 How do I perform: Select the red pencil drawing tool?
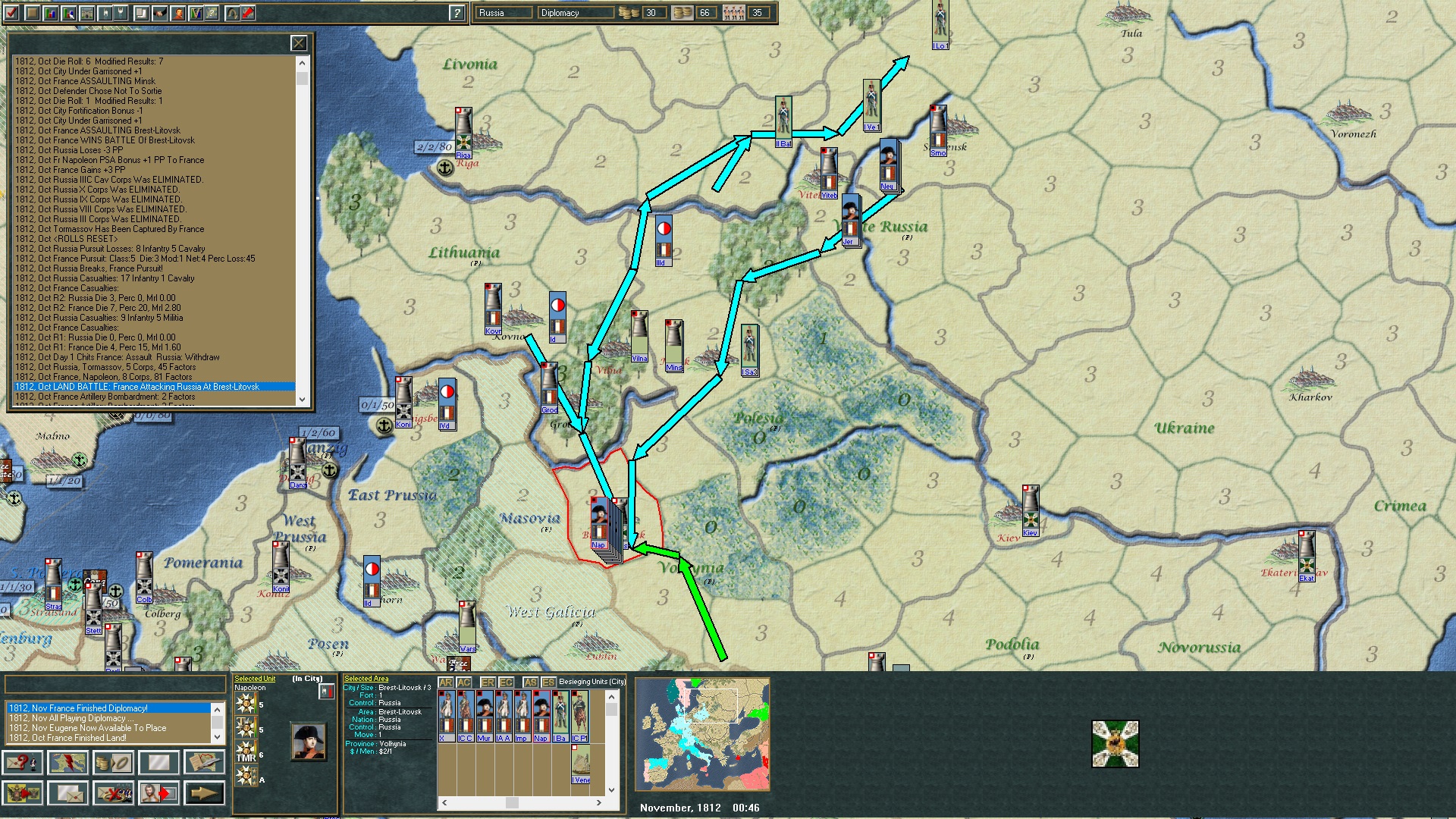click(249, 11)
